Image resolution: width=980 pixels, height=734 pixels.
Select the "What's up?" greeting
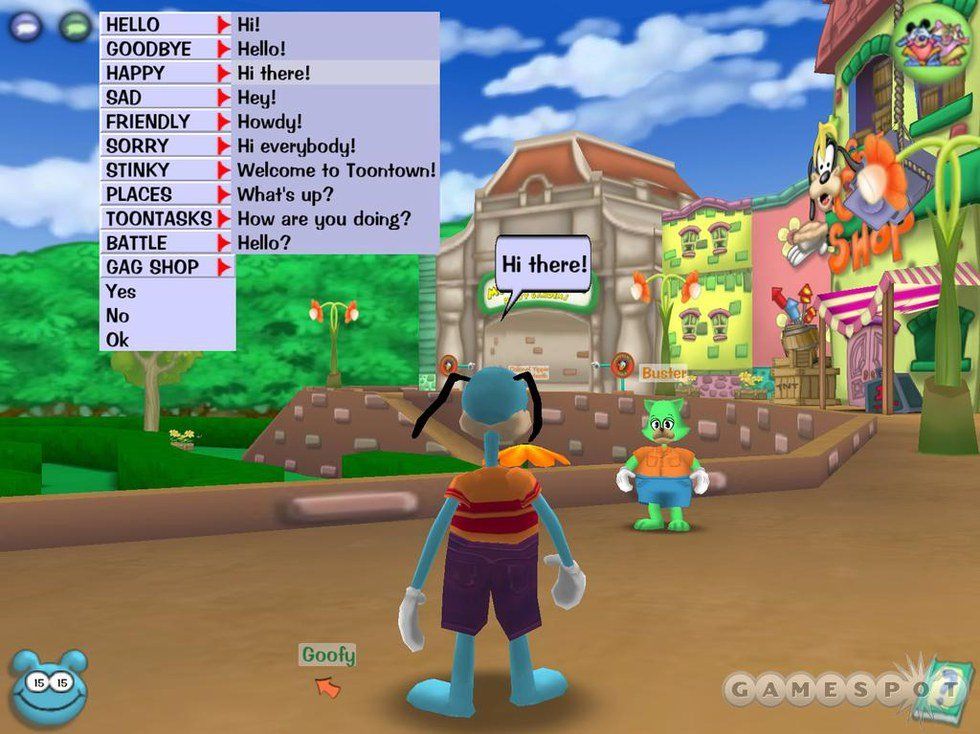[285, 194]
